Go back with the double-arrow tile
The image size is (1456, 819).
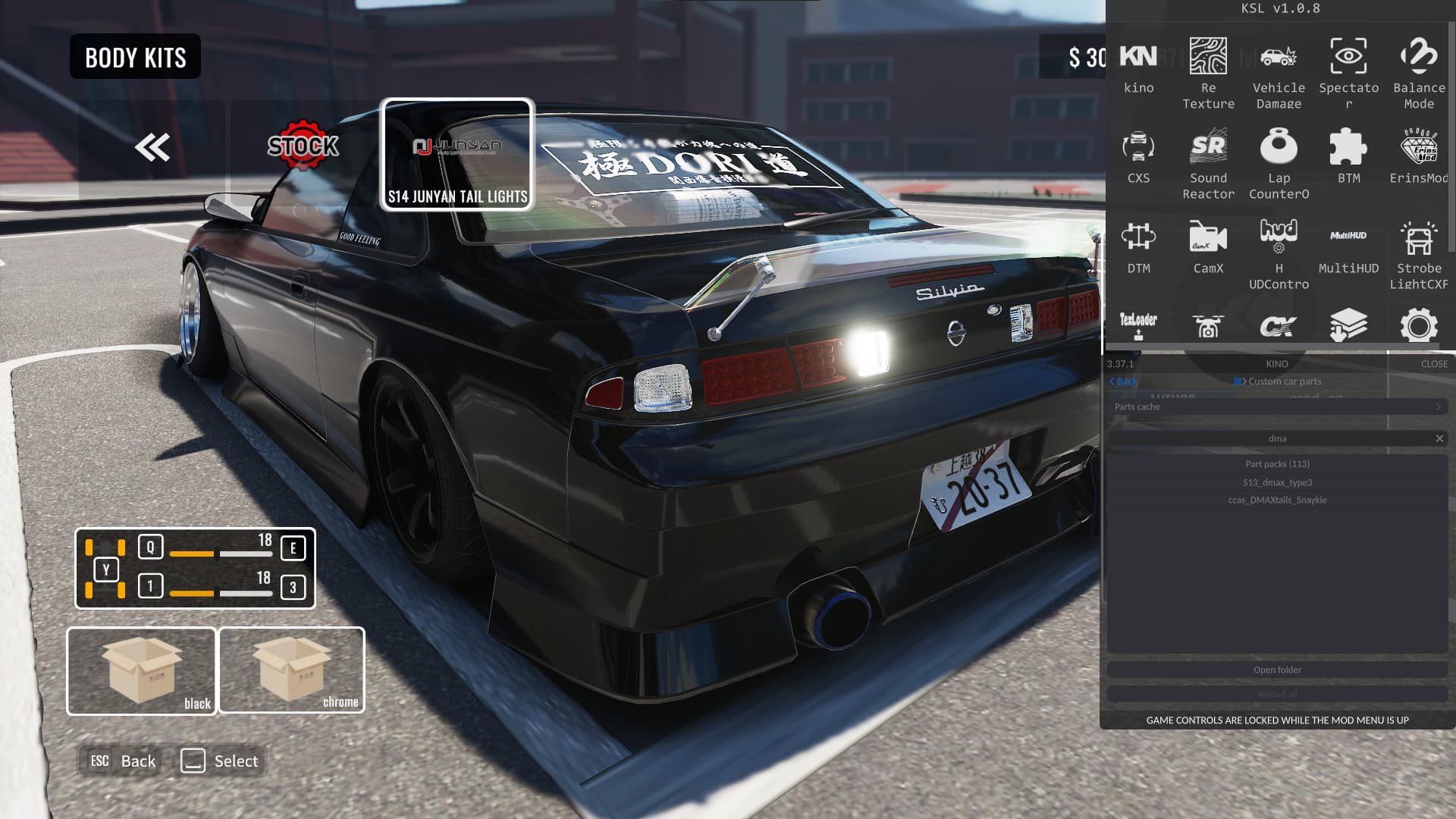click(152, 147)
